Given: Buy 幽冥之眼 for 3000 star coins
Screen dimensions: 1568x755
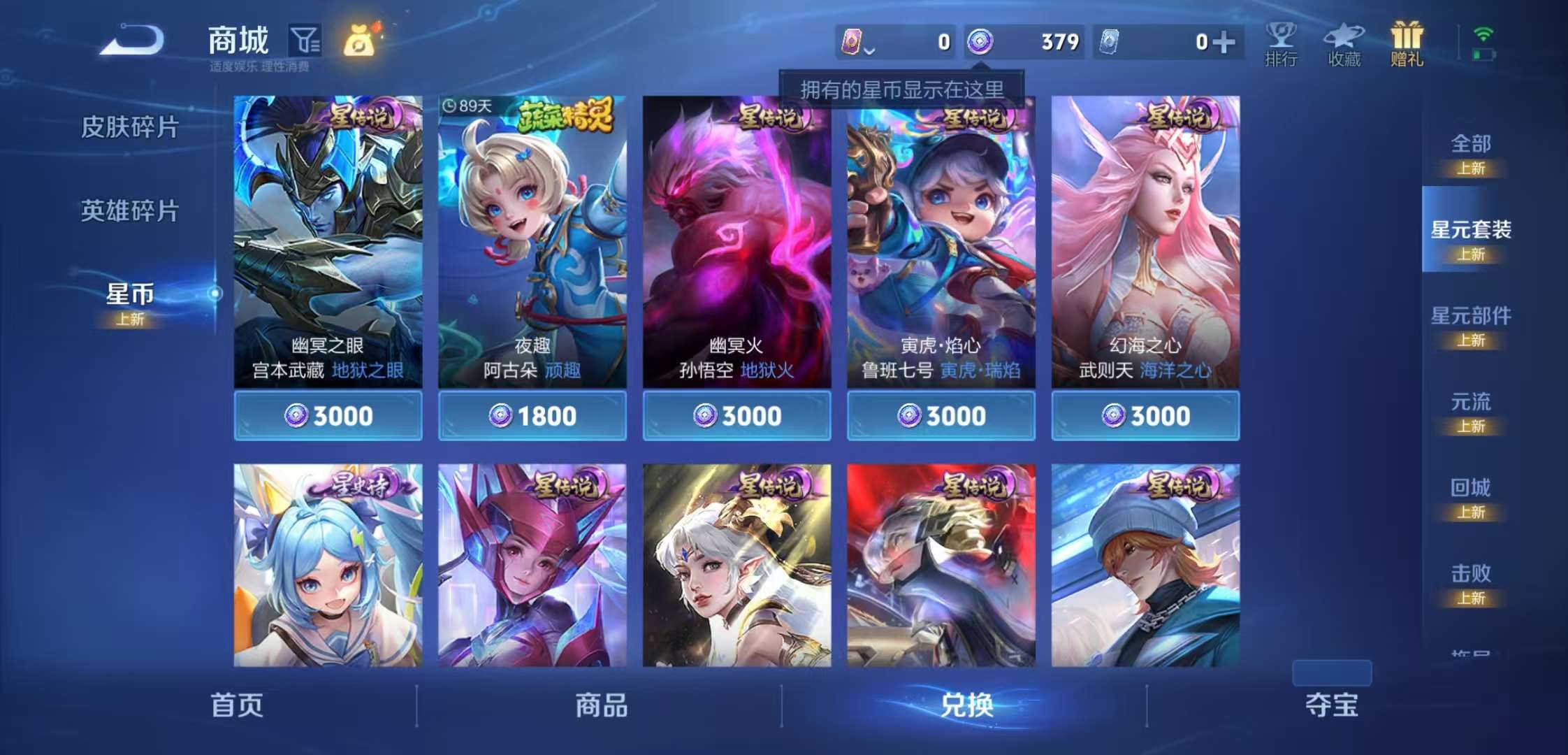Looking at the screenshot, I should click(x=328, y=415).
